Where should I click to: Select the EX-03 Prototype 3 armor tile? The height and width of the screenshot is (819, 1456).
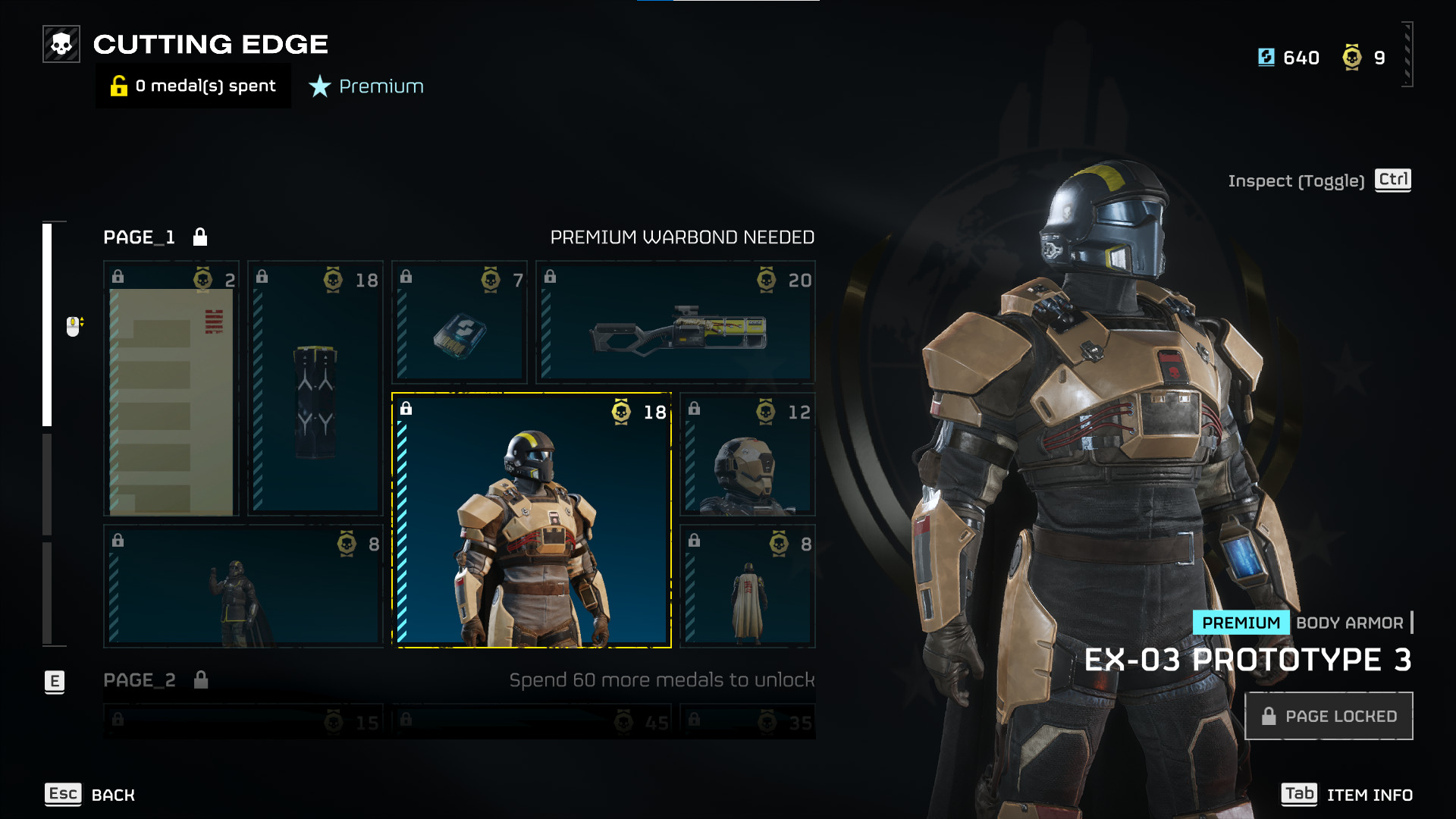(x=532, y=520)
